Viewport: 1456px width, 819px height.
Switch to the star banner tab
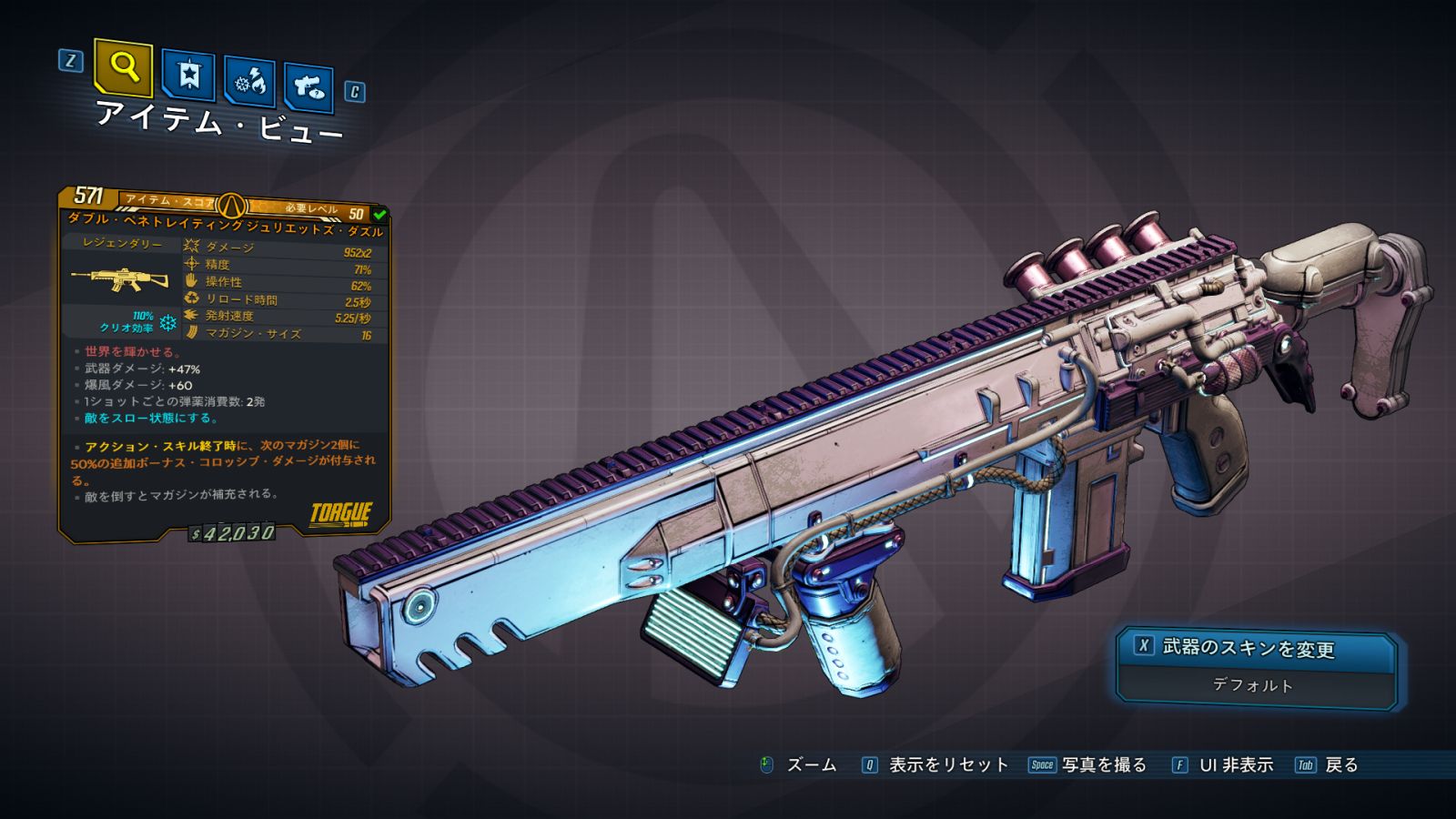point(188,75)
